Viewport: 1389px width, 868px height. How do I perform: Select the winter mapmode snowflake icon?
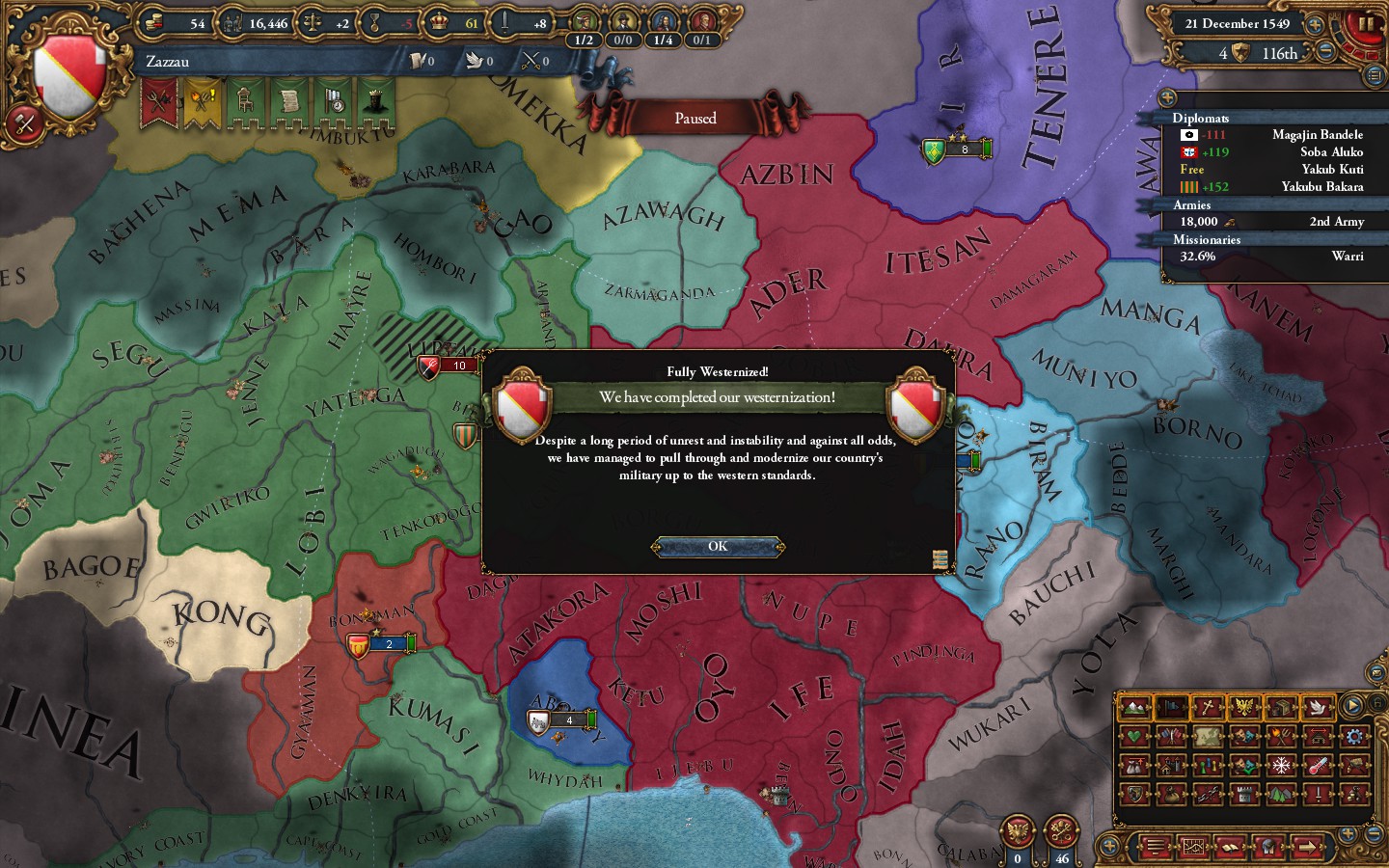click(x=1281, y=765)
